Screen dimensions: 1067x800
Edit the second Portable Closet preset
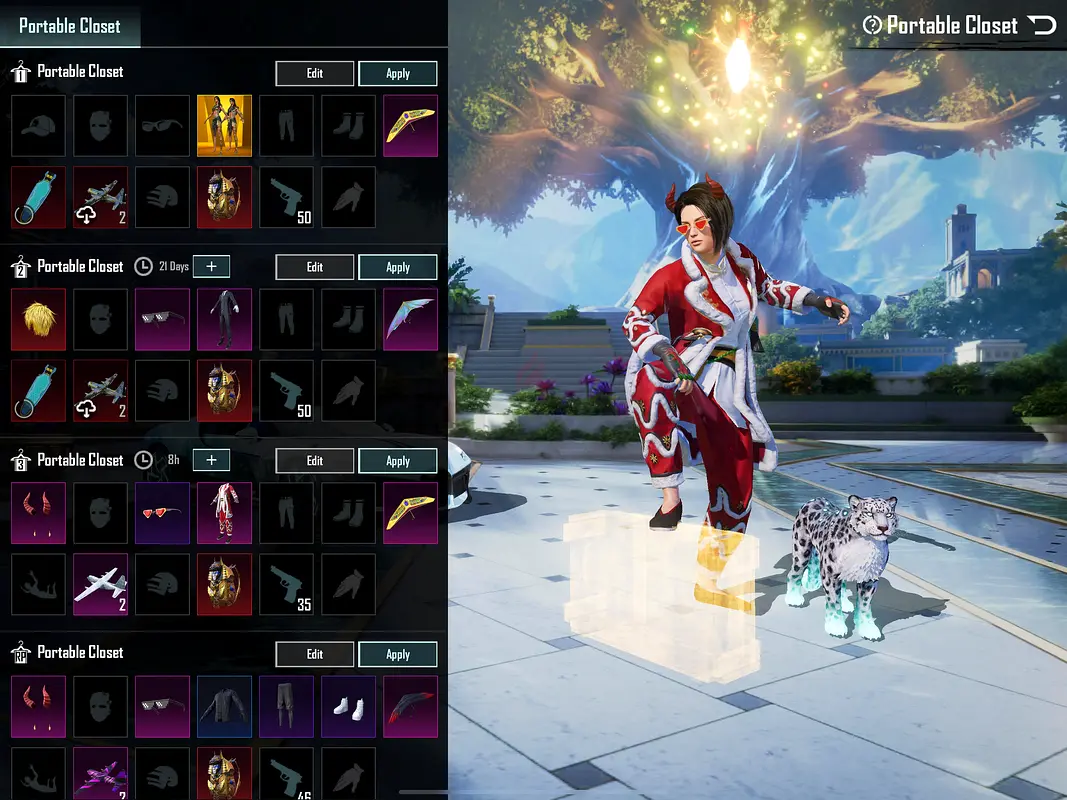click(314, 267)
